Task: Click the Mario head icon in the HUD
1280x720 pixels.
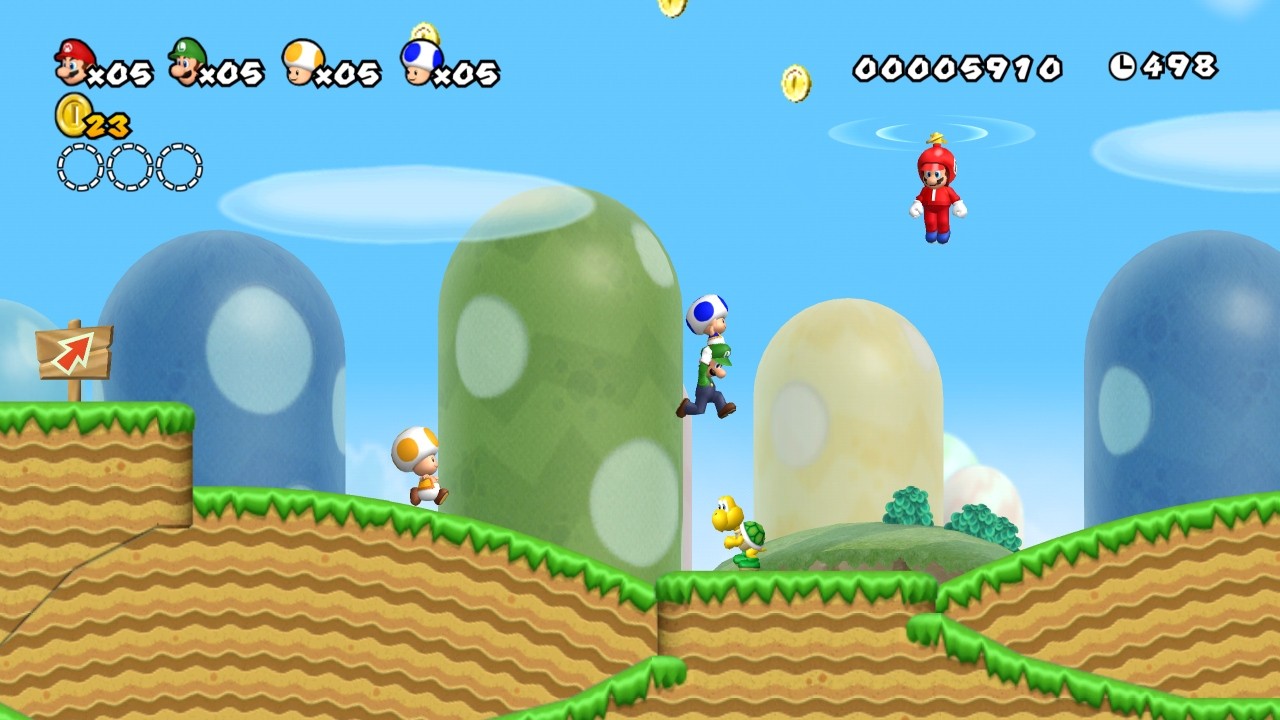Action: (x=72, y=62)
